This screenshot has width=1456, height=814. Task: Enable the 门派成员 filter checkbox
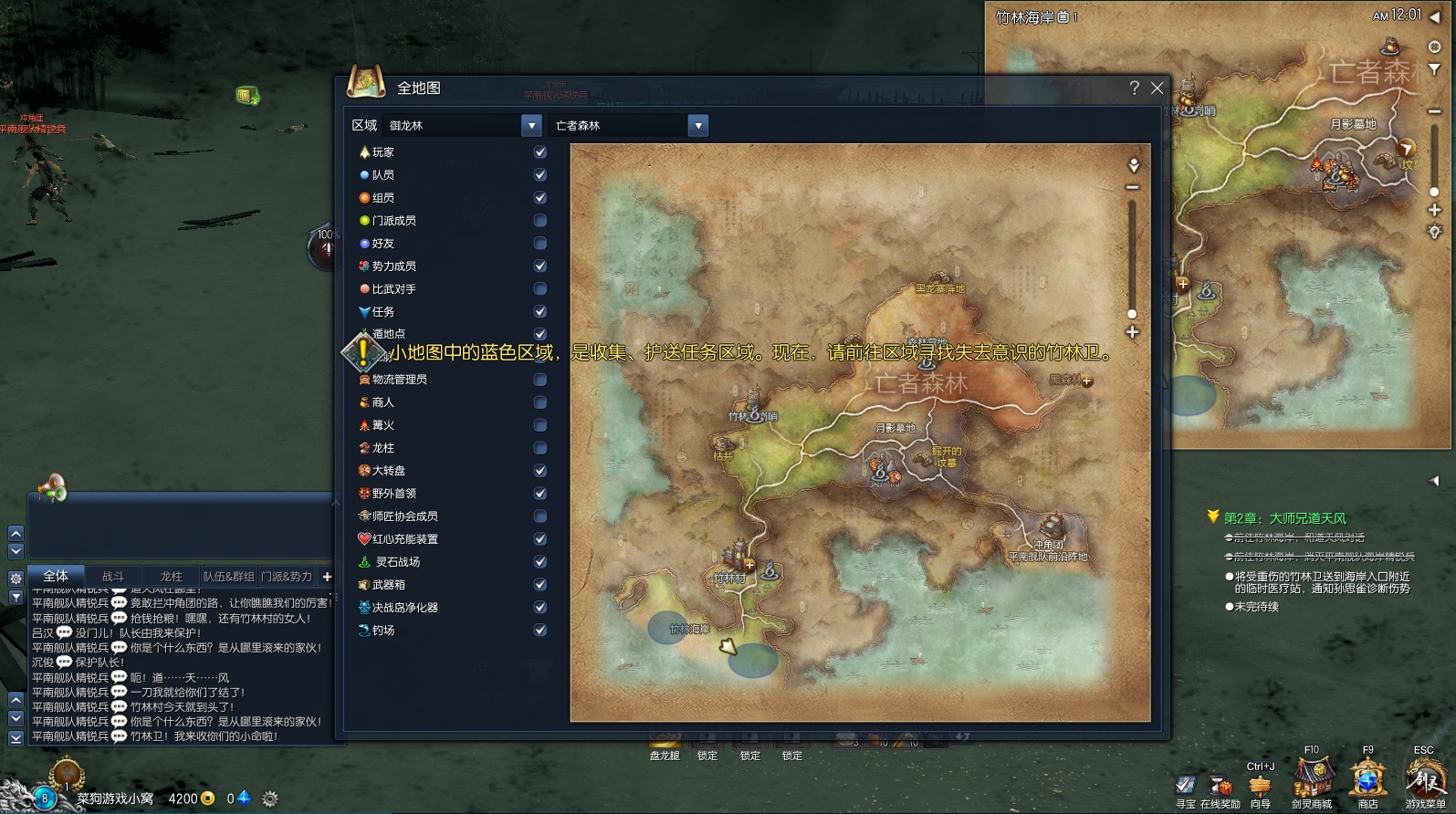[540, 221]
